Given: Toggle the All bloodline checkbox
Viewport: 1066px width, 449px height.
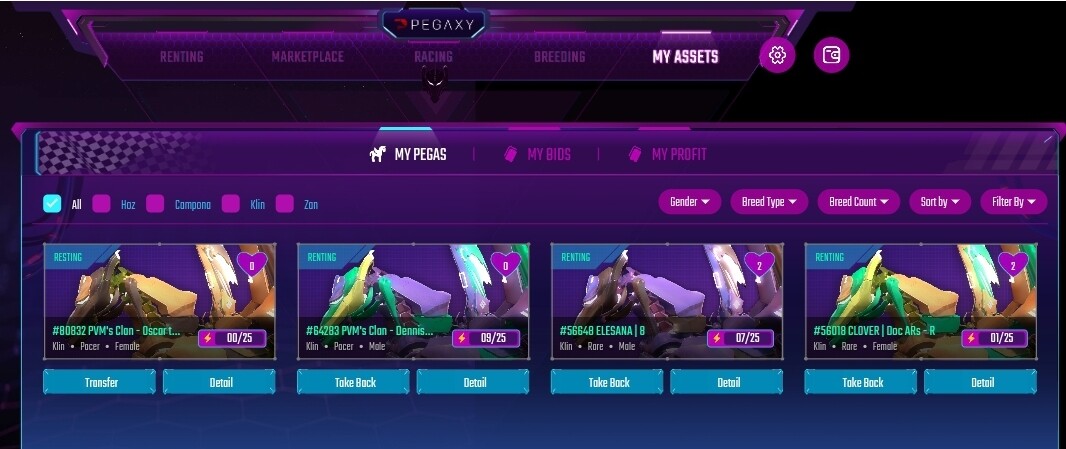Looking at the screenshot, I should (x=52, y=204).
